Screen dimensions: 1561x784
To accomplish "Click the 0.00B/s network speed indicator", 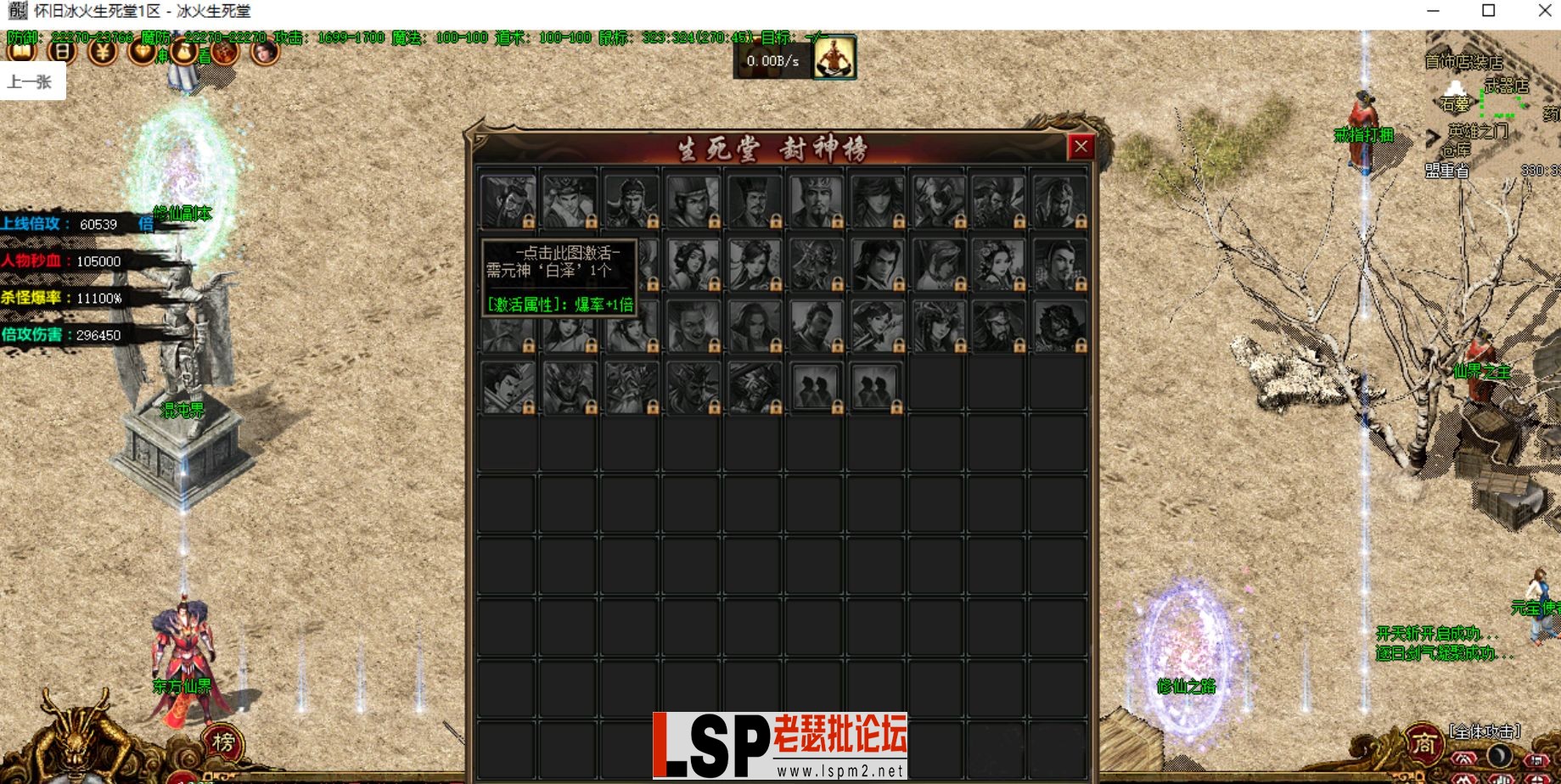I will point(773,60).
